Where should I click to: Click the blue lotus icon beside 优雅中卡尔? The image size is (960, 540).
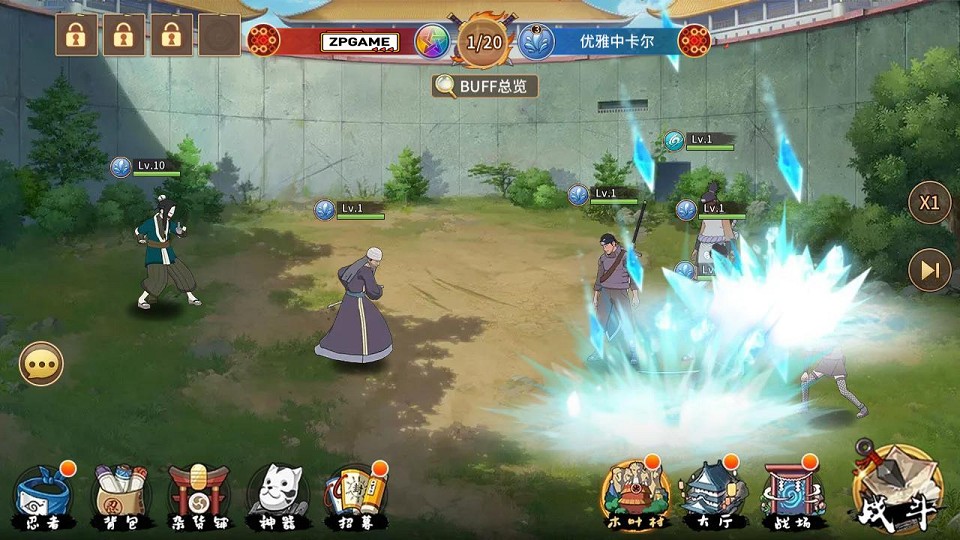click(x=536, y=42)
